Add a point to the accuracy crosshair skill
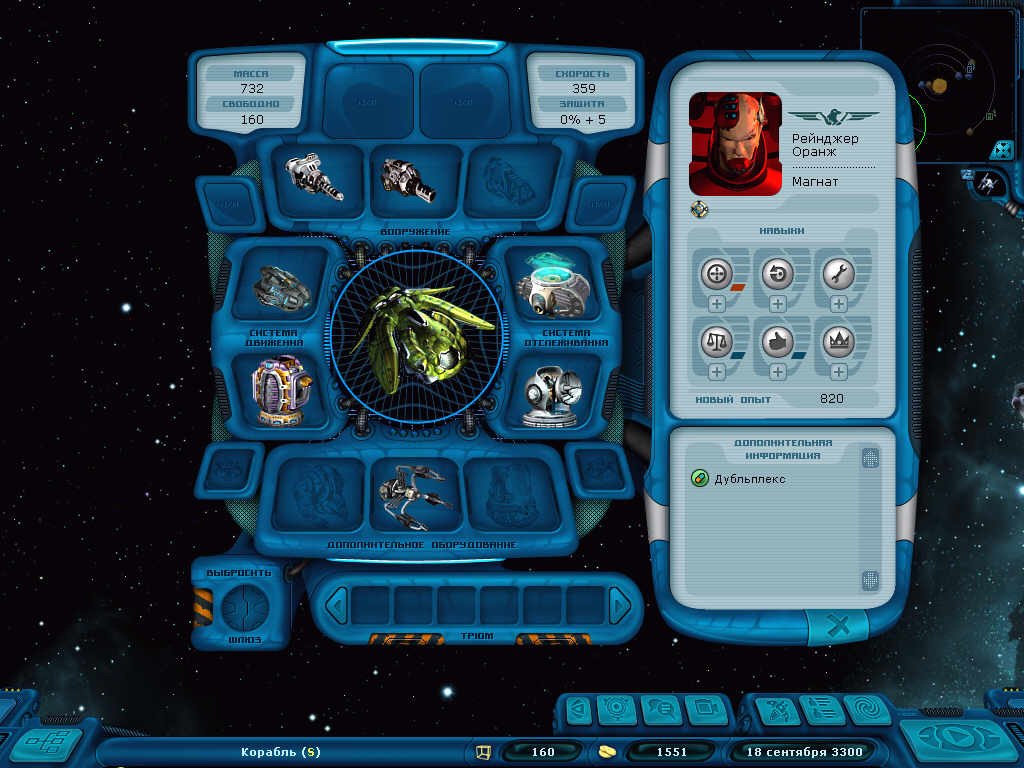Image resolution: width=1024 pixels, height=768 pixels. tap(717, 304)
